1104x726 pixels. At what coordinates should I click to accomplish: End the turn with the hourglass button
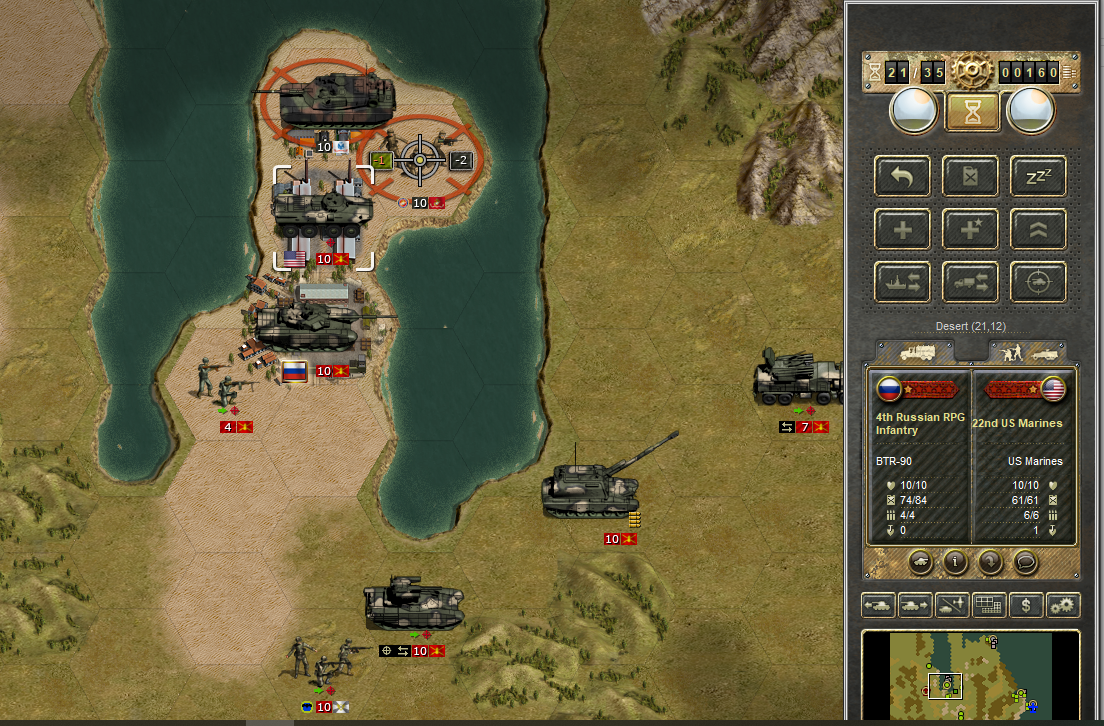pos(970,111)
